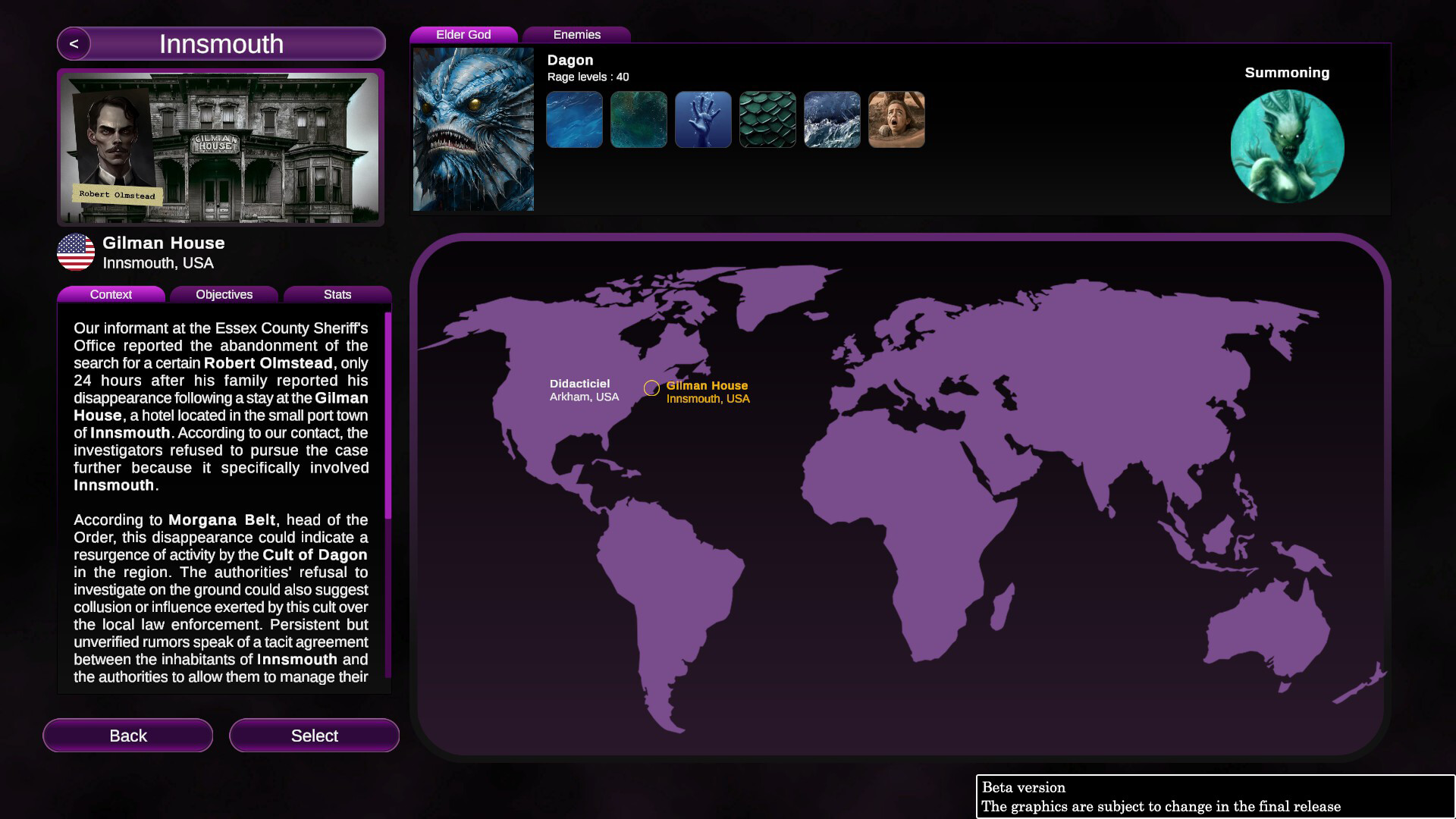Open the Summoning creature icon
The width and height of the screenshot is (1456, 819).
(x=1286, y=146)
